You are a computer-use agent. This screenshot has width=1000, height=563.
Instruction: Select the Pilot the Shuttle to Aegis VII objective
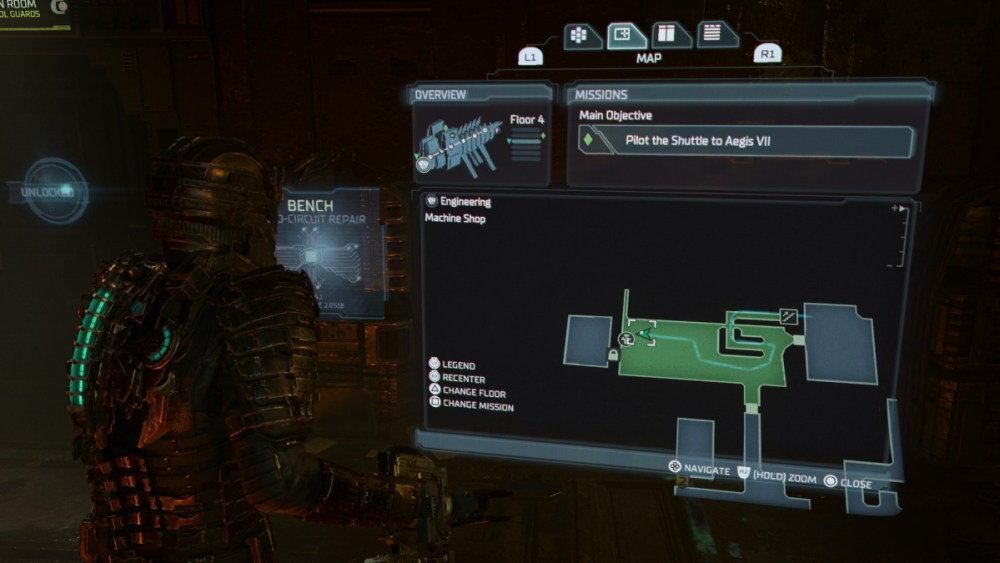click(747, 141)
